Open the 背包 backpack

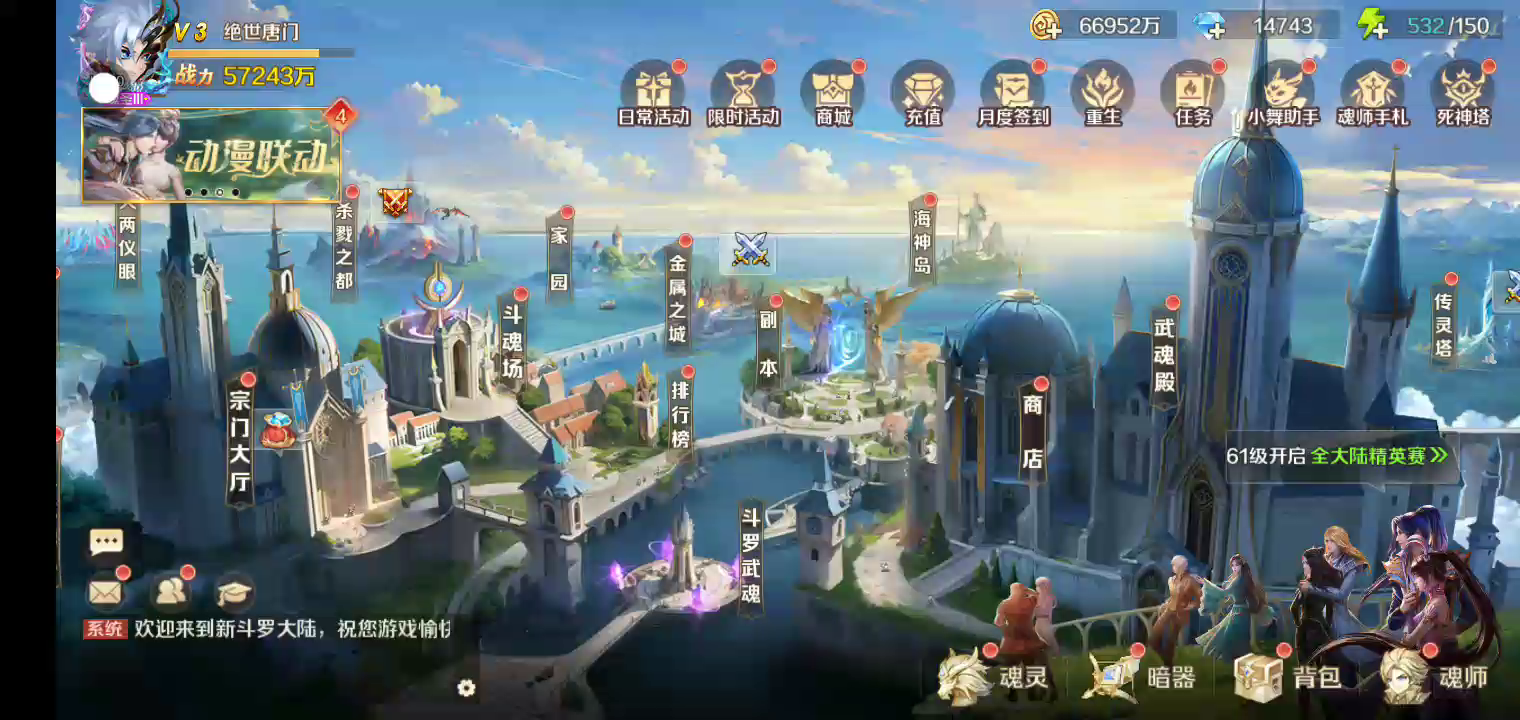[1289, 677]
